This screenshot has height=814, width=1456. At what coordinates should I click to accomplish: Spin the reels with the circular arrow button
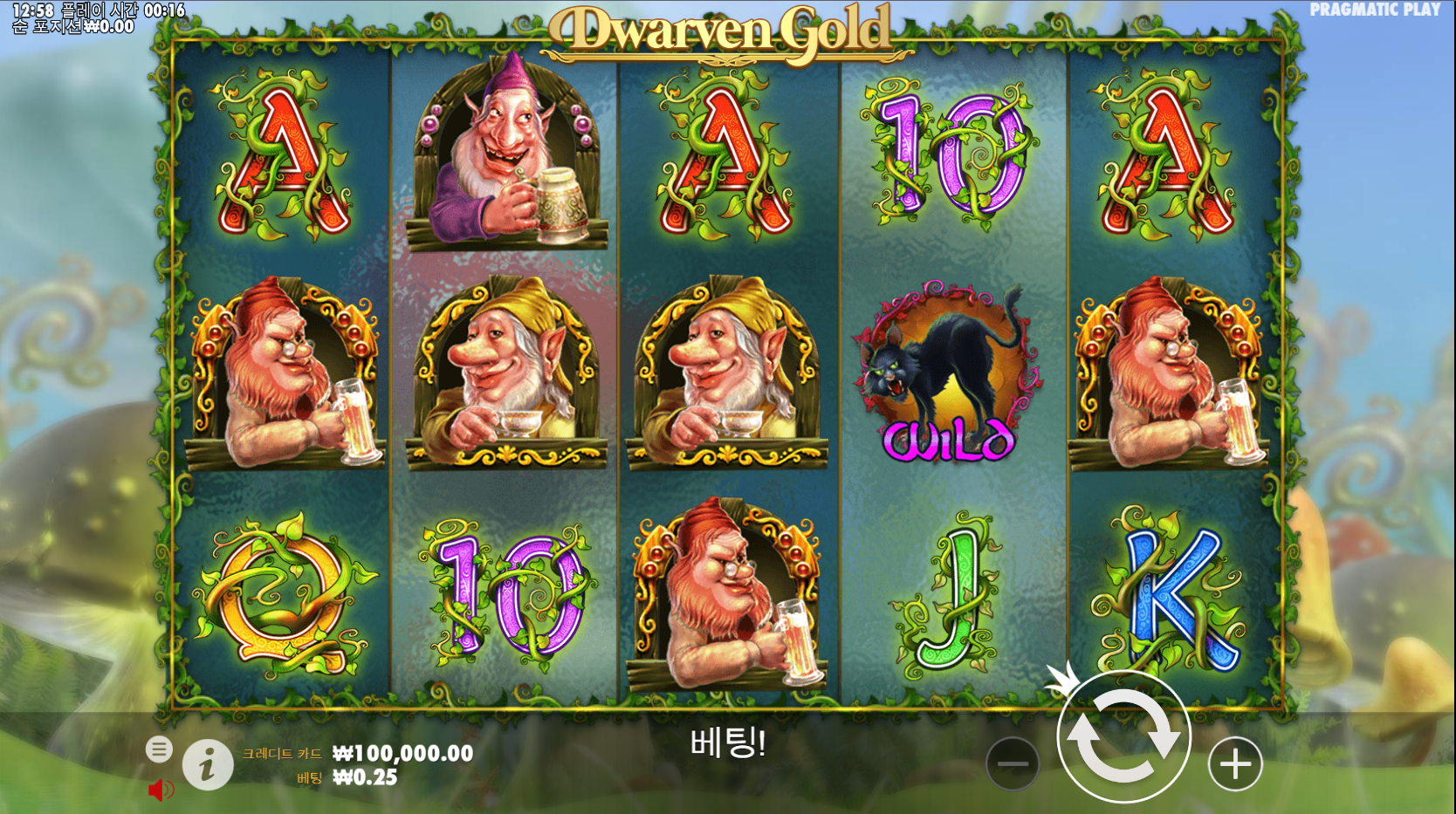click(1123, 736)
